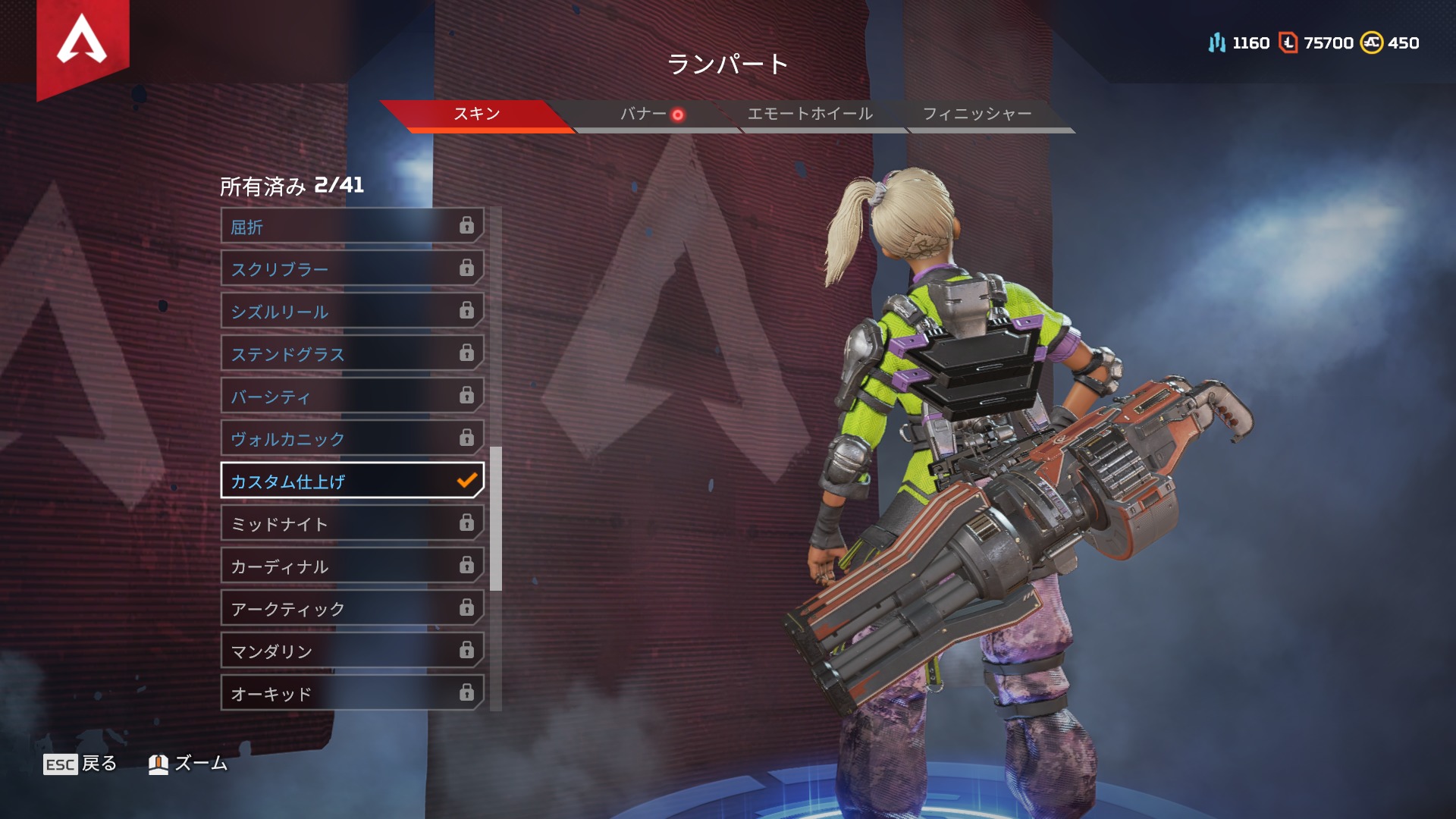This screenshot has width=1456, height=819.
Task: Switch to the スキン tab
Action: click(x=476, y=114)
